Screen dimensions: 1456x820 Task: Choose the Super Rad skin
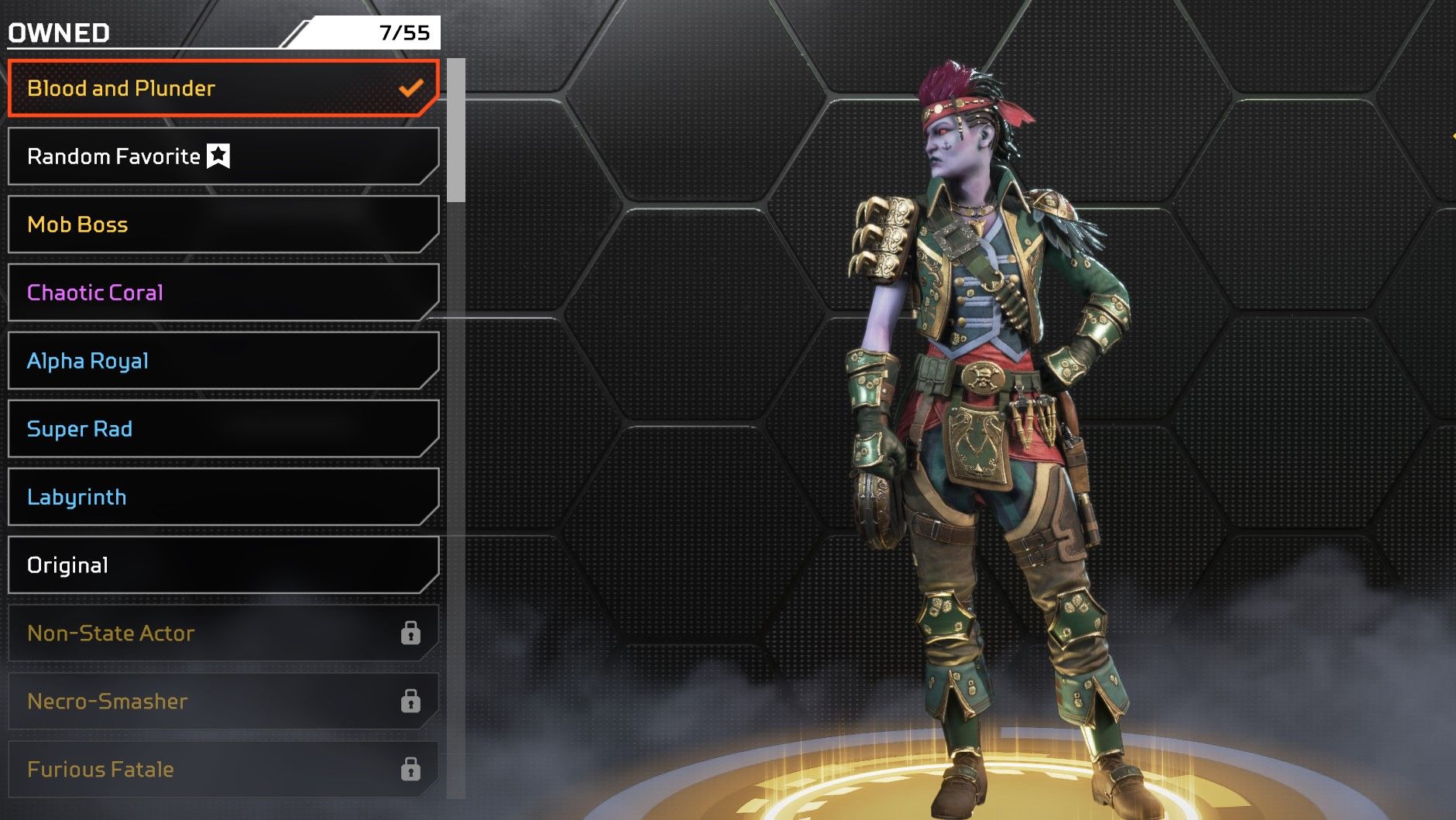[223, 429]
